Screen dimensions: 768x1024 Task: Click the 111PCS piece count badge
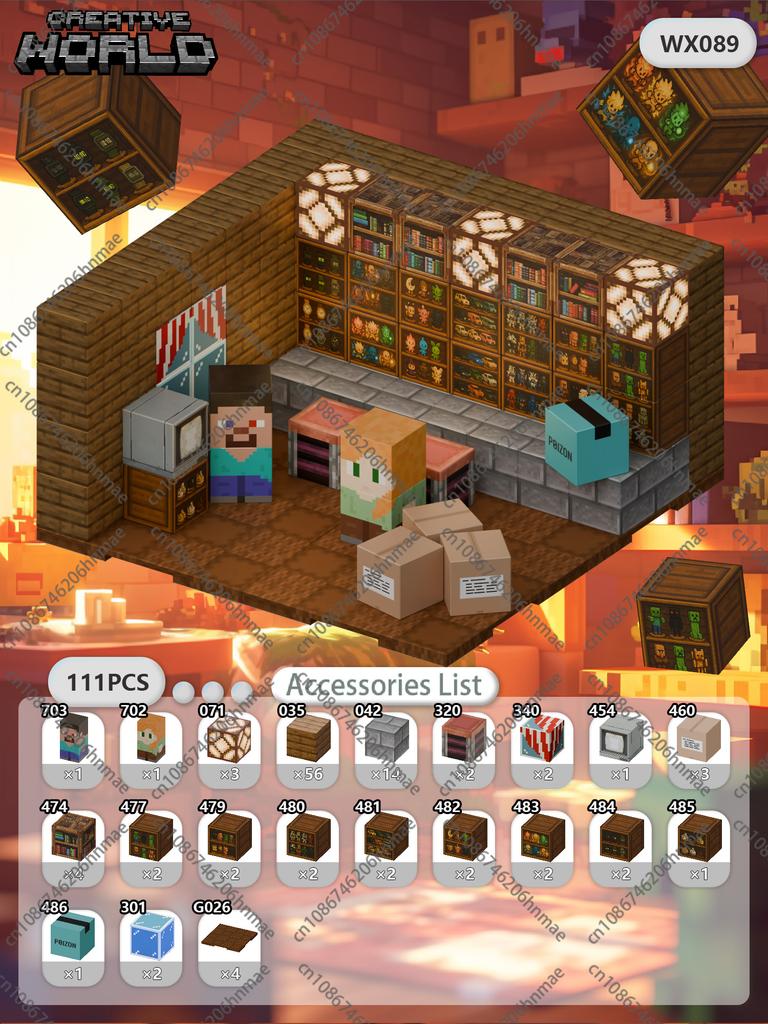[107, 683]
